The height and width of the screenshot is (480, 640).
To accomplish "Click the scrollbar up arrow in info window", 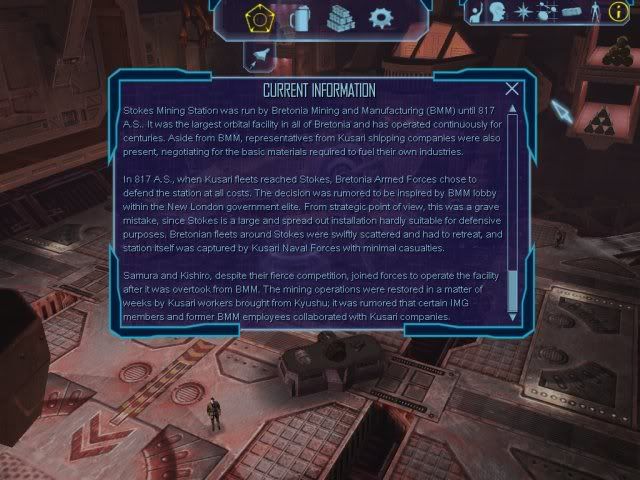I will (513, 104).
